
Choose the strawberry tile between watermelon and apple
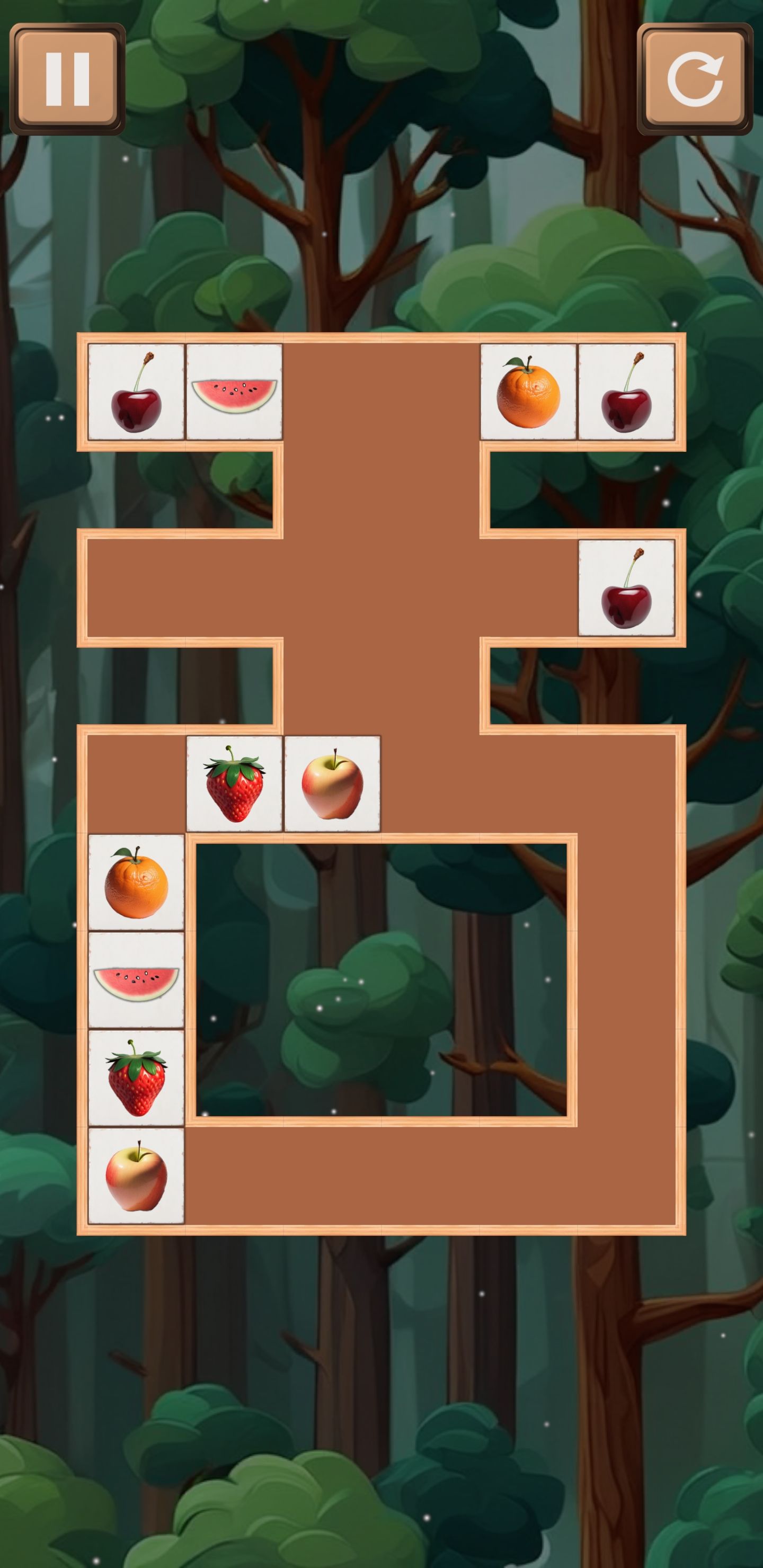[136, 1078]
